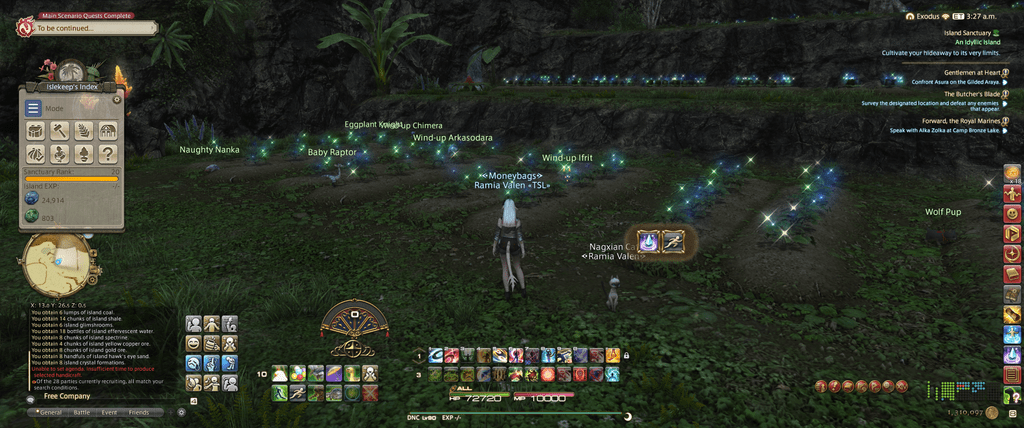Select the Island Sanctuary duty entry

point(966,33)
